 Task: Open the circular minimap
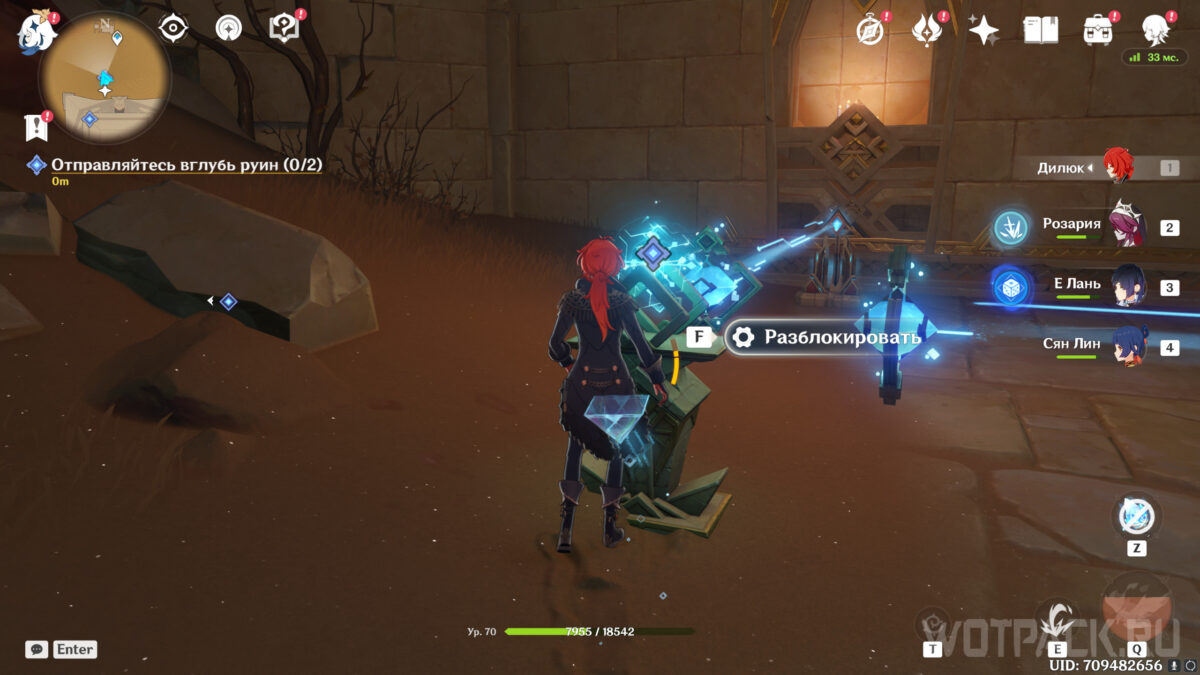pyautogui.click(x=104, y=77)
